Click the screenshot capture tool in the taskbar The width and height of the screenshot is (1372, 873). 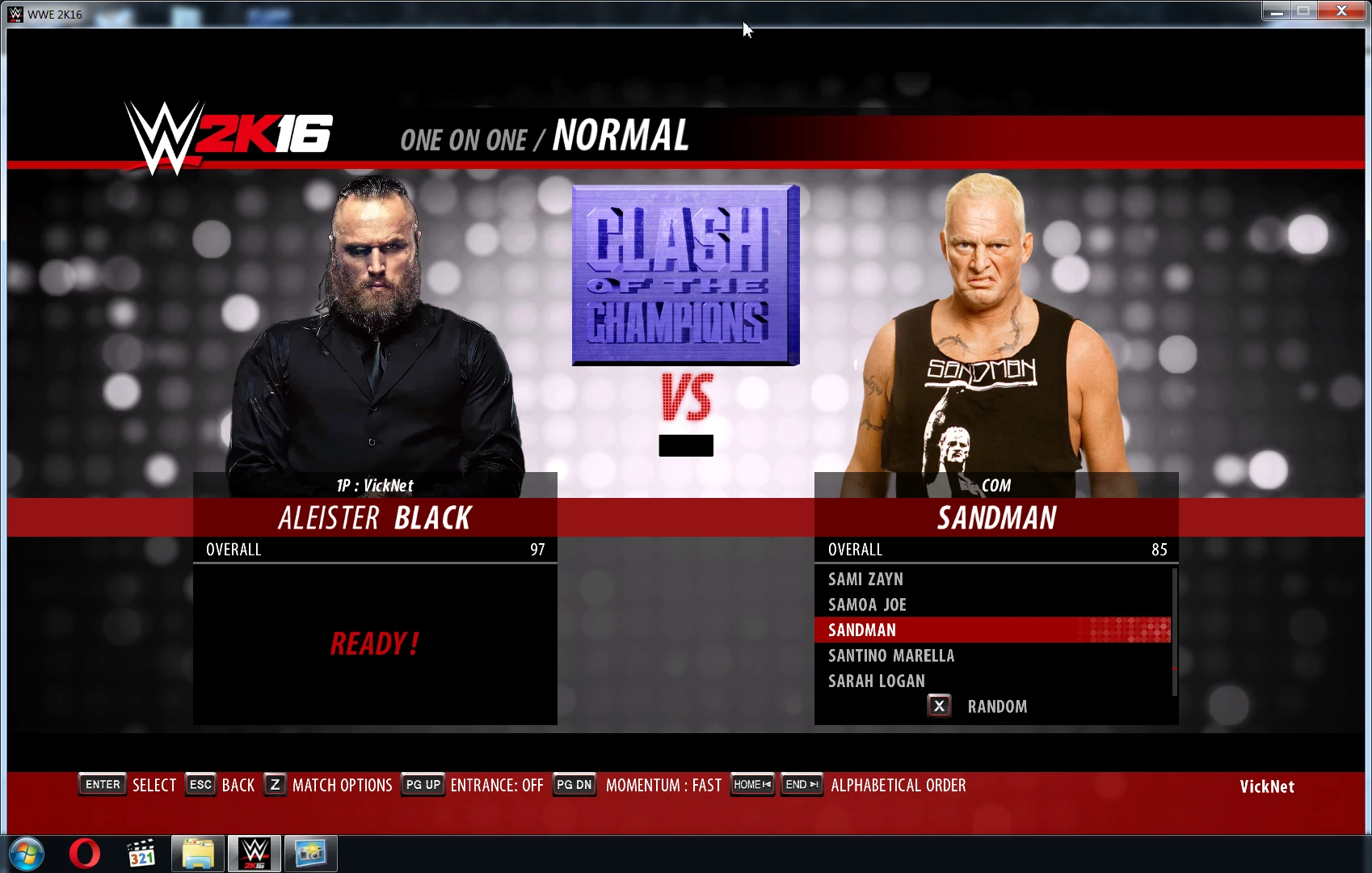click(311, 853)
